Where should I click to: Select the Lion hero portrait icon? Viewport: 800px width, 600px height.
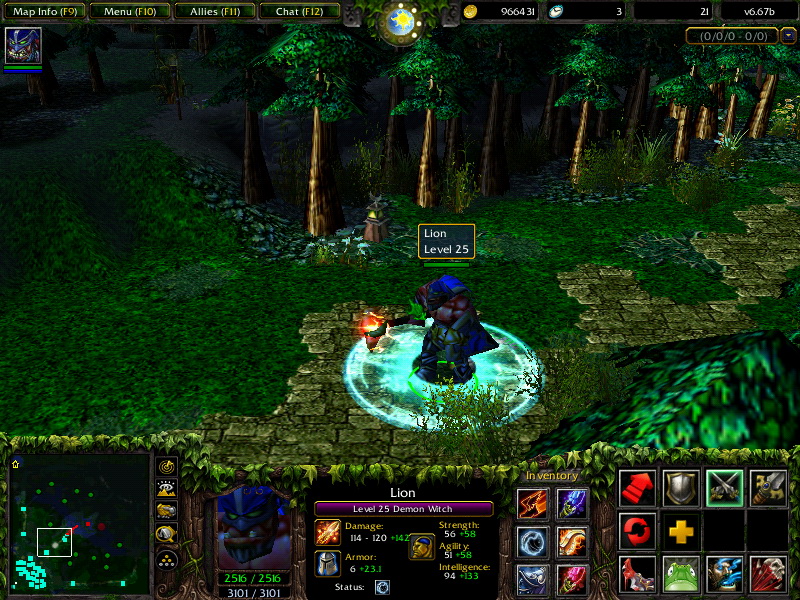point(23,46)
